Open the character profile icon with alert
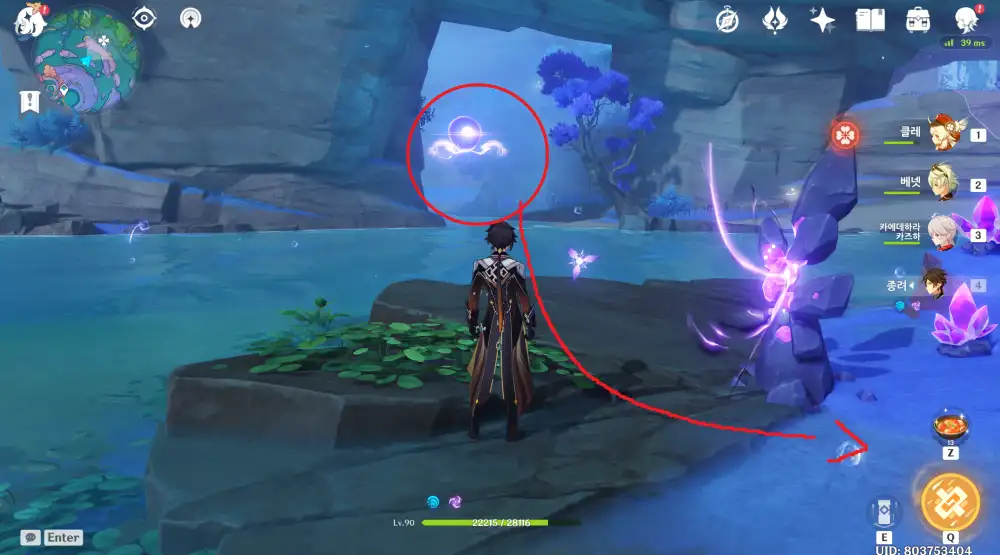The image size is (1000, 555). pyautogui.click(x=966, y=20)
